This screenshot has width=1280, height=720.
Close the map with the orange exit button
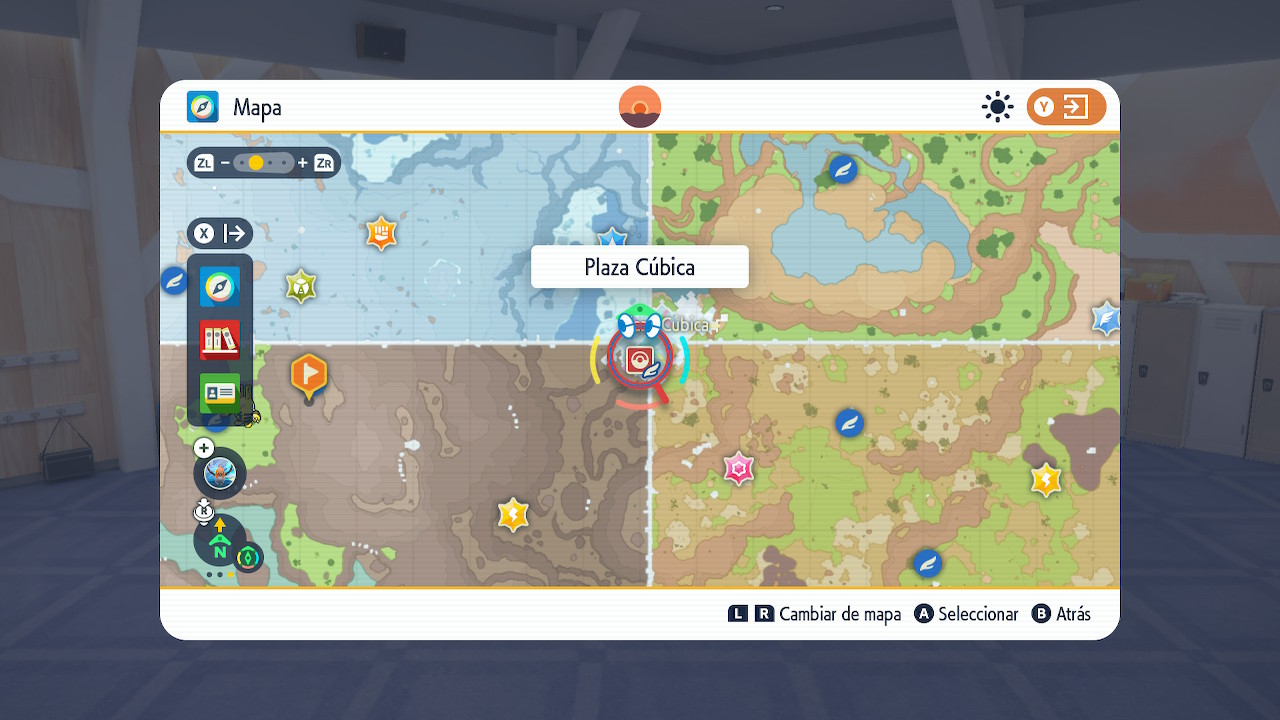(x=1066, y=107)
